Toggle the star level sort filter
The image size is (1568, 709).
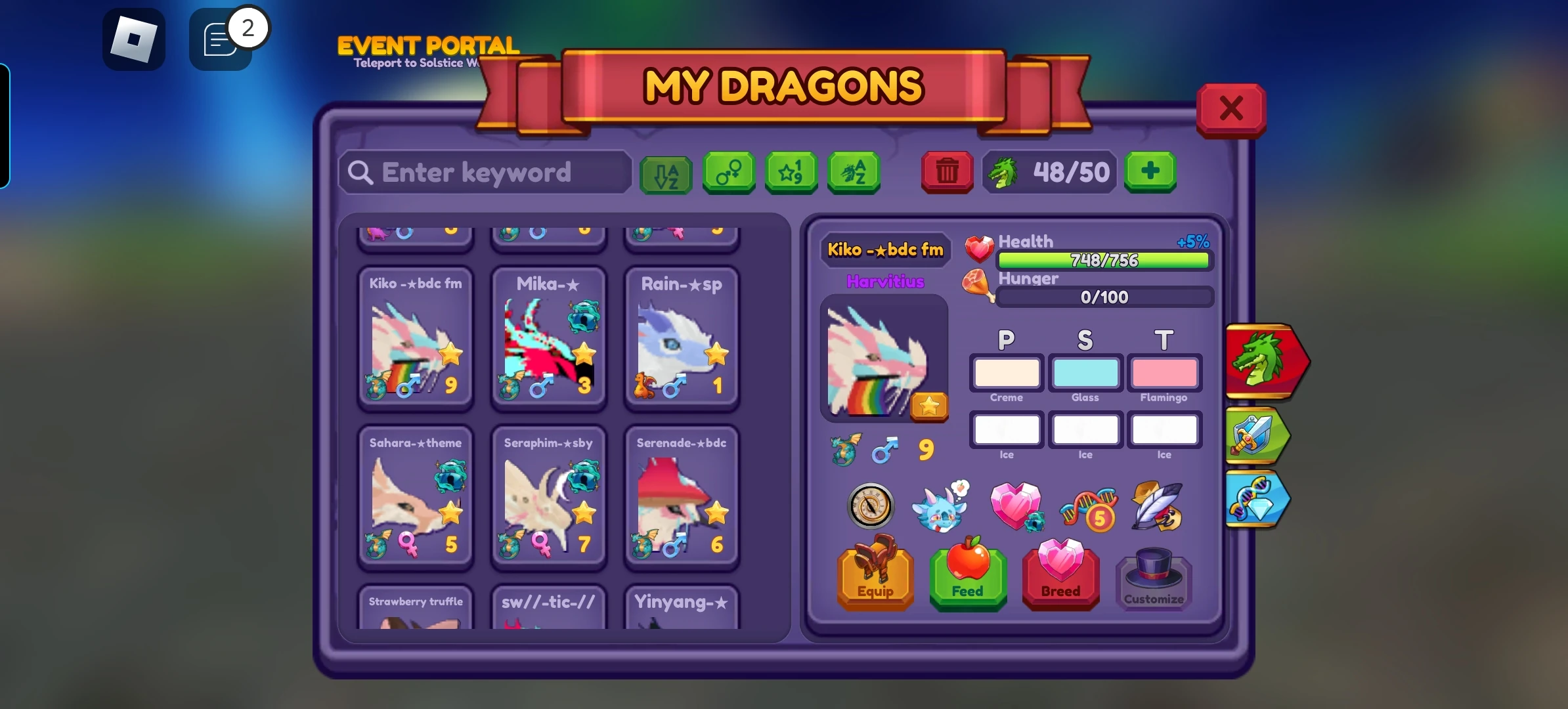coord(791,173)
